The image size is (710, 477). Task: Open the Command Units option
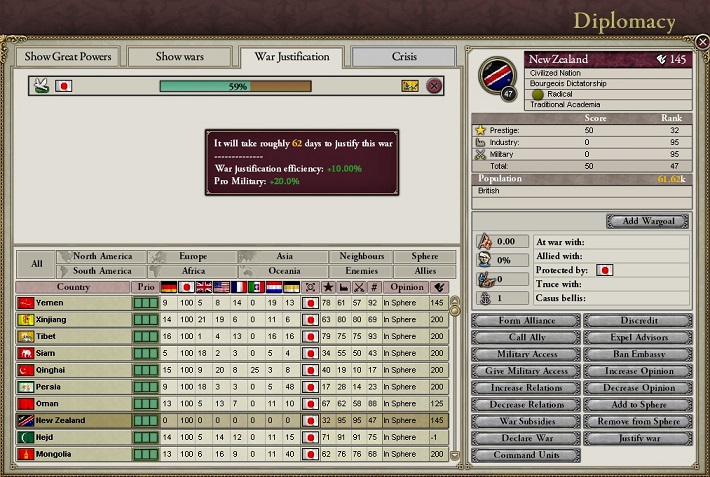pyautogui.click(x=524, y=455)
